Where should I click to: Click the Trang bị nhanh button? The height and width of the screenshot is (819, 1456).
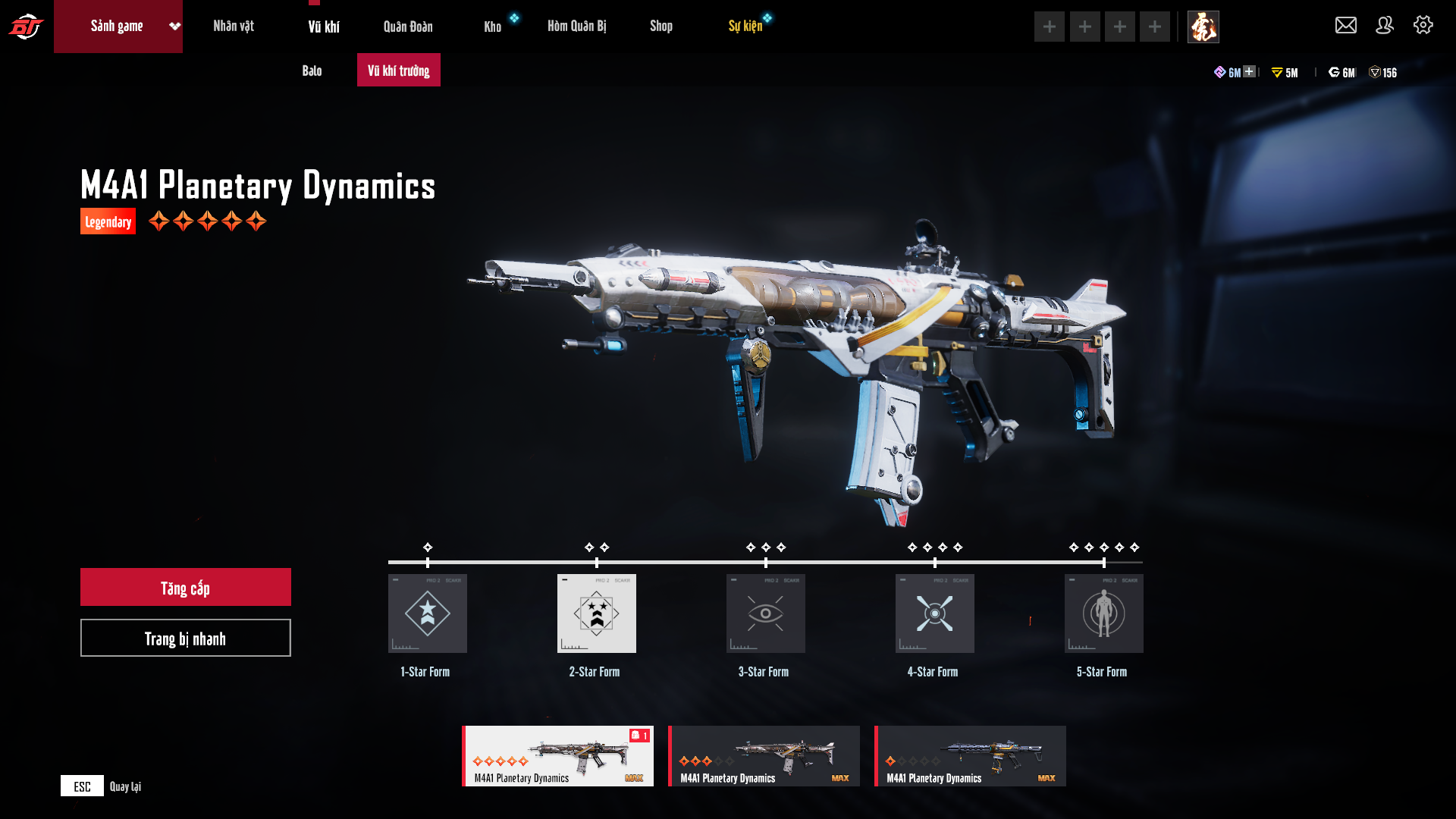point(186,639)
